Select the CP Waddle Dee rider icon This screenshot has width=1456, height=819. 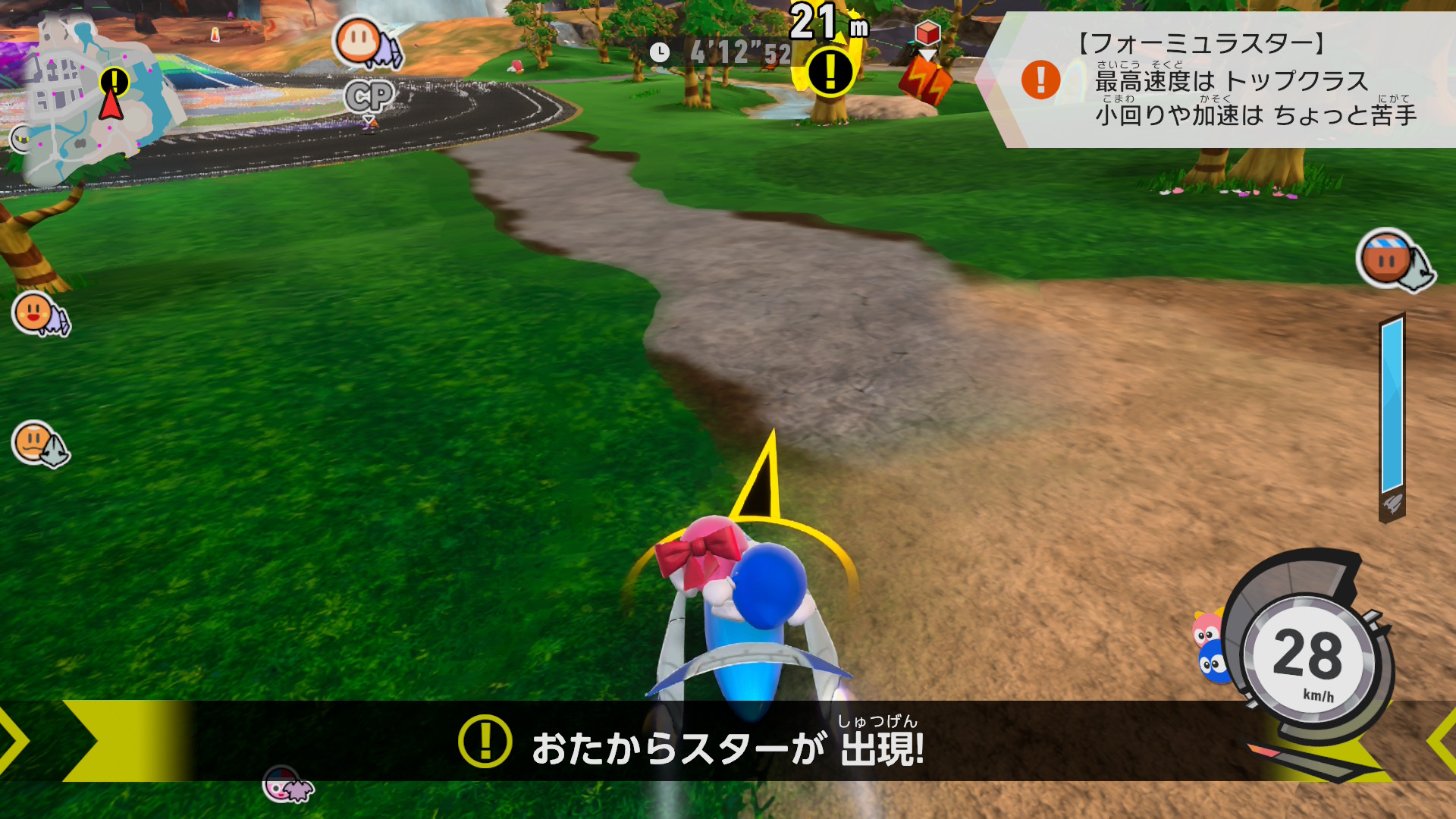(x=366, y=44)
